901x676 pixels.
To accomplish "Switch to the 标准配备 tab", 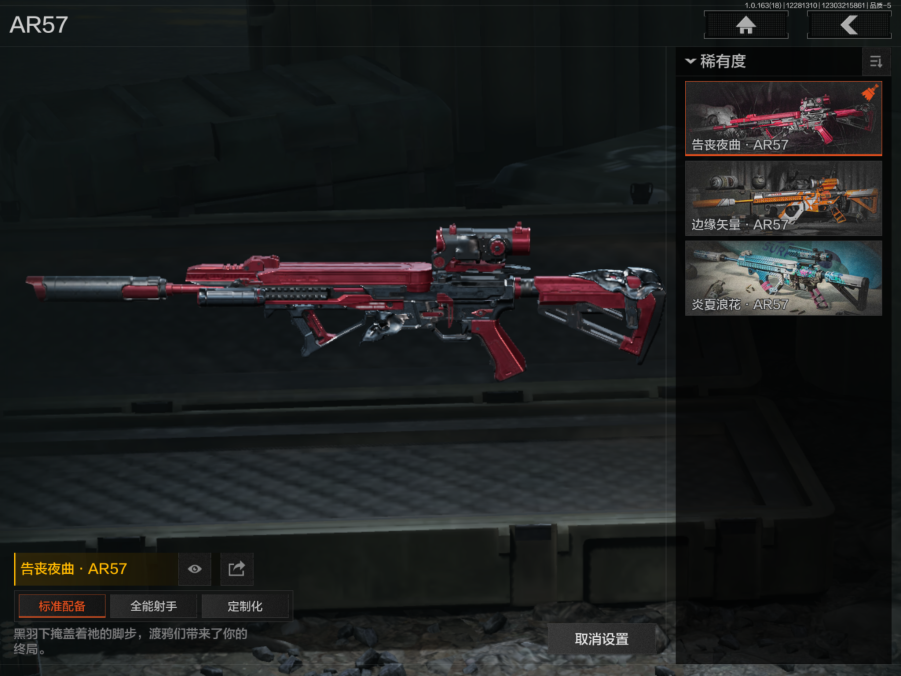I will coord(62,606).
